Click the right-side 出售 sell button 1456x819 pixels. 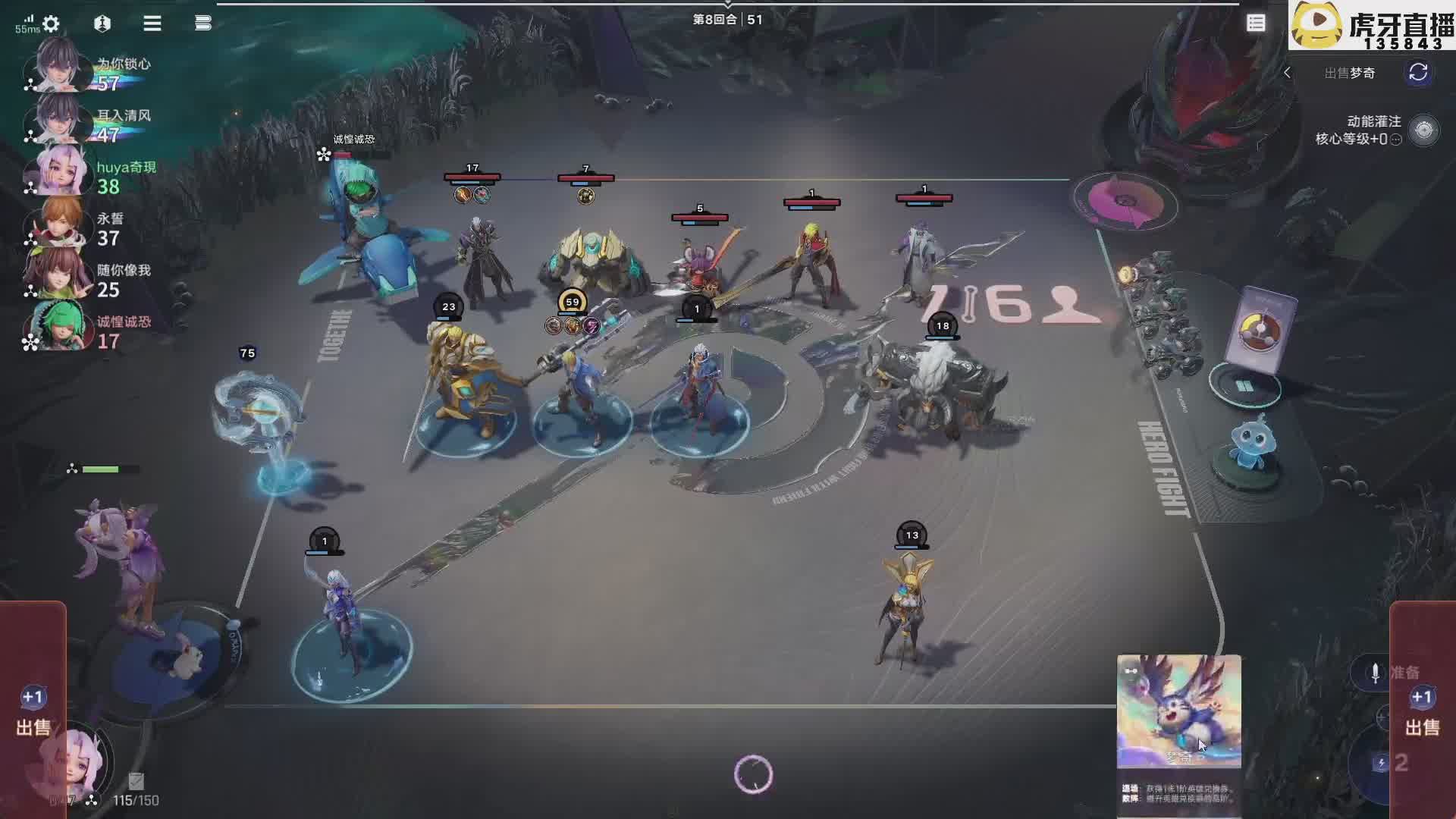(1422, 713)
